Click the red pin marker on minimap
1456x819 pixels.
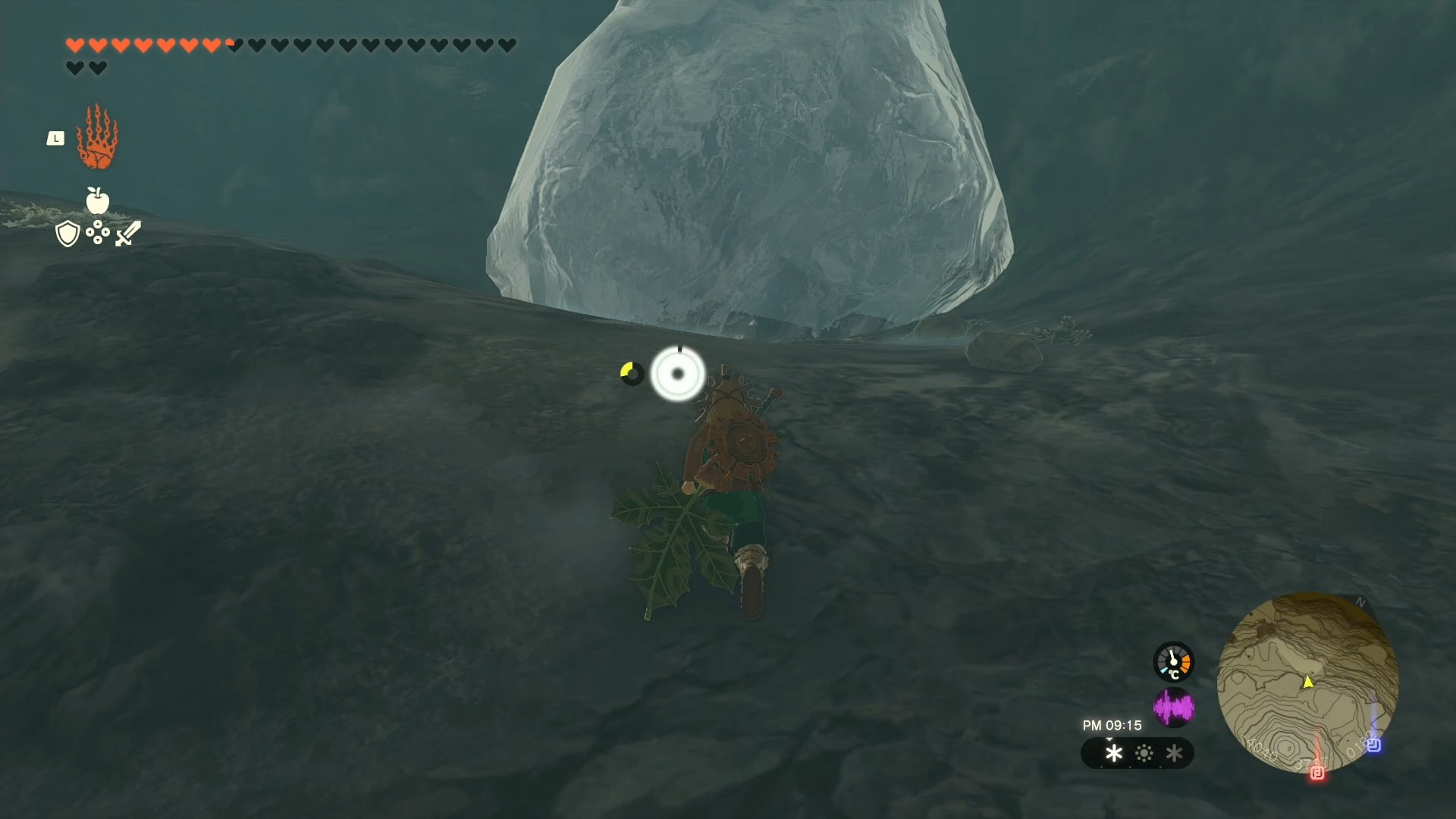tap(1317, 772)
